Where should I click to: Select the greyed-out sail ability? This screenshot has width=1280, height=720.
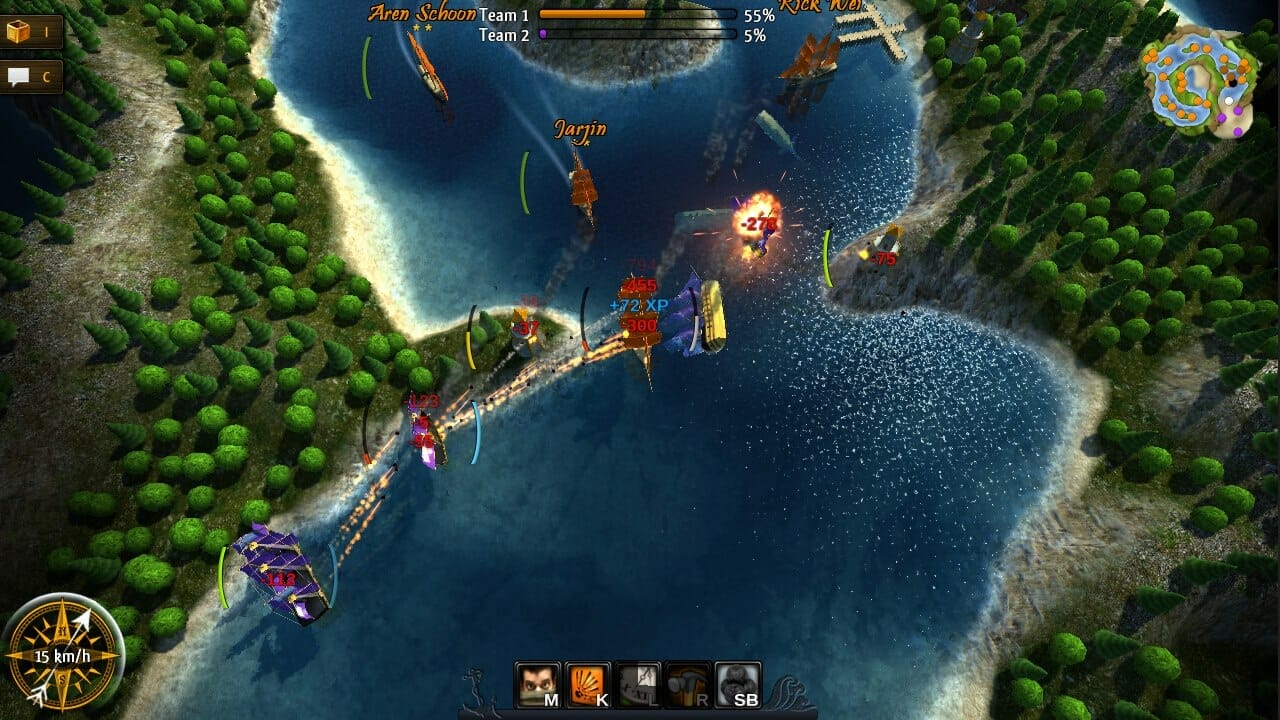(638, 685)
